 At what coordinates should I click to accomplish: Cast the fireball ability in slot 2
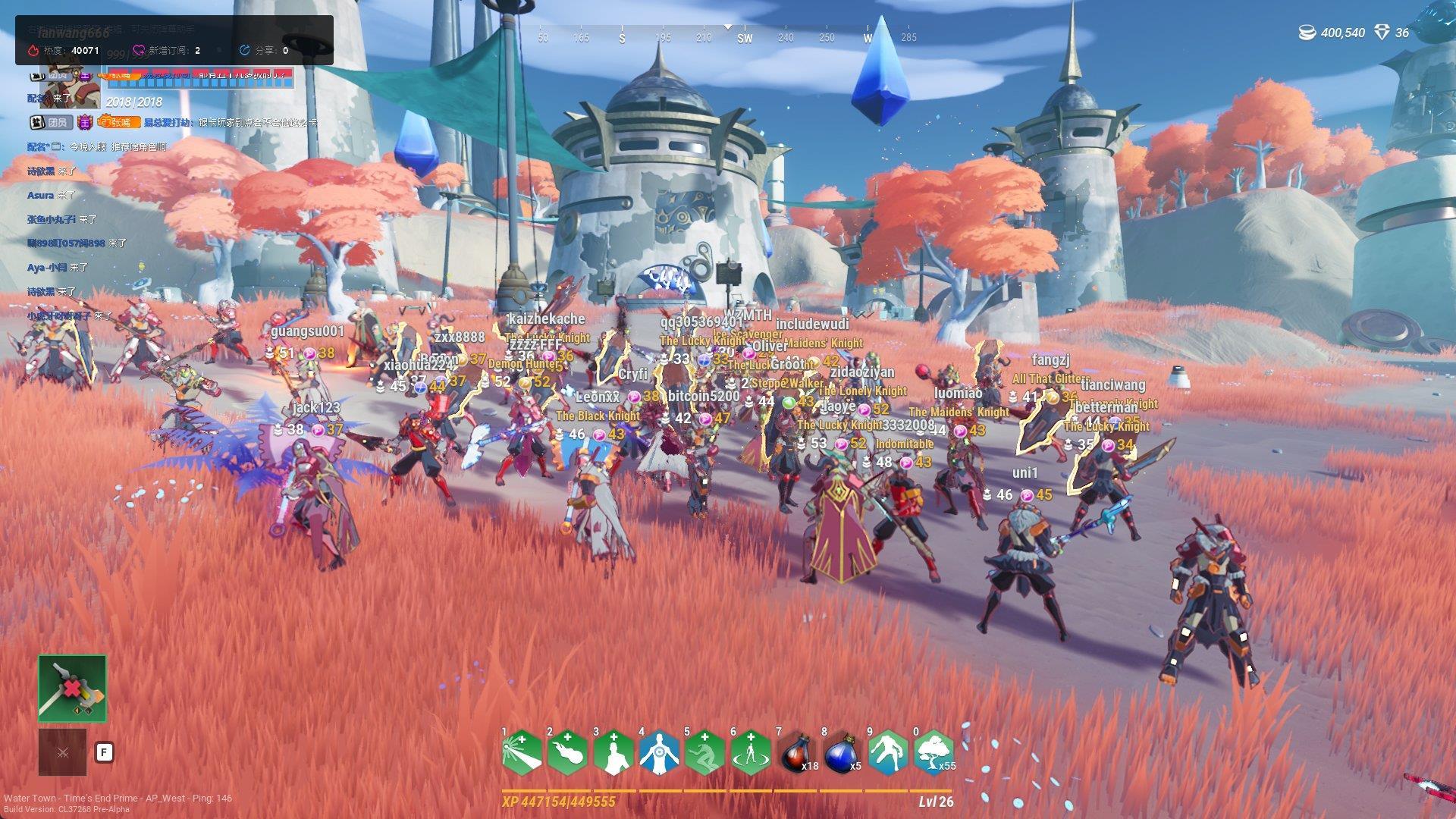pyautogui.click(x=567, y=753)
